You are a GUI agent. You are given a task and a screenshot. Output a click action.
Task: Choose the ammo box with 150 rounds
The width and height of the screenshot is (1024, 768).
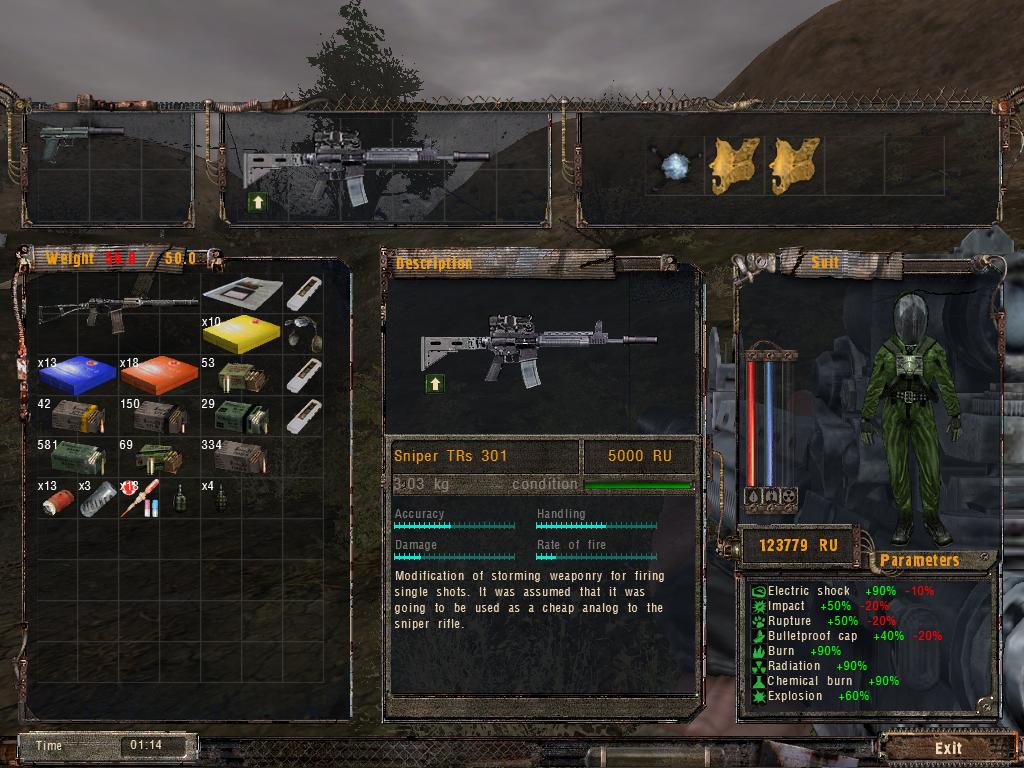[x=160, y=415]
